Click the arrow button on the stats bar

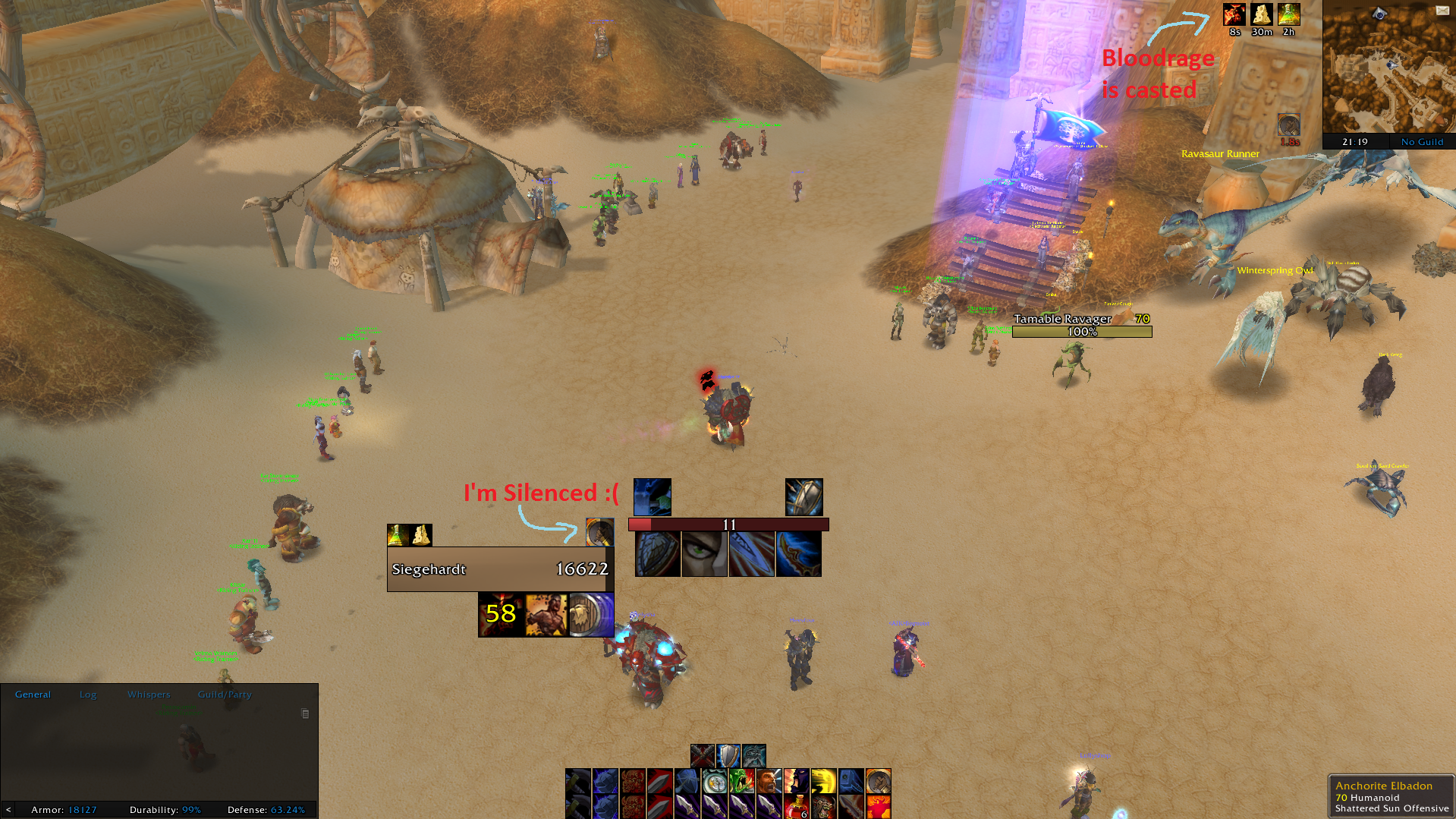tap(8, 810)
